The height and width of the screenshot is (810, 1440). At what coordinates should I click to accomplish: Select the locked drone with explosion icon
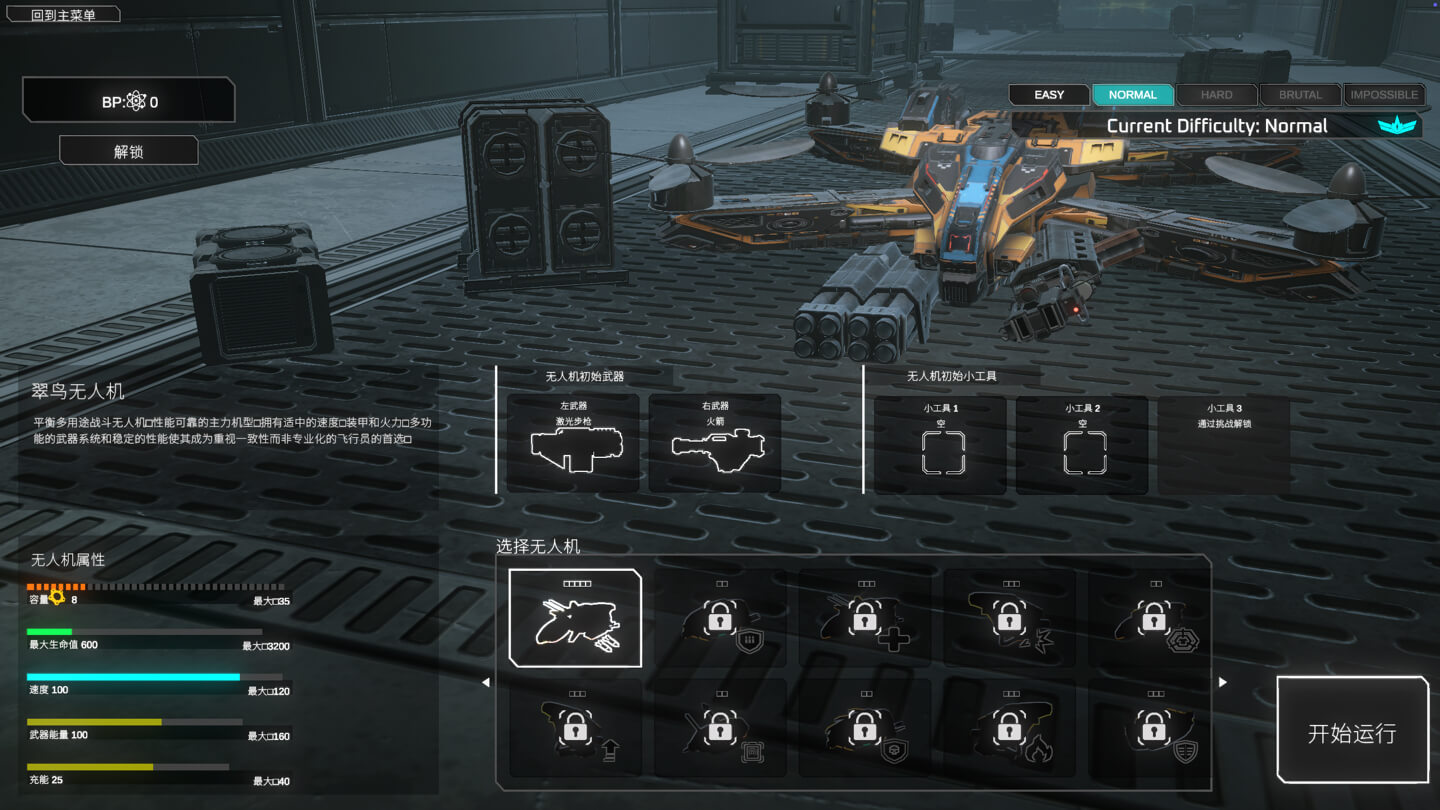click(x=1010, y=620)
